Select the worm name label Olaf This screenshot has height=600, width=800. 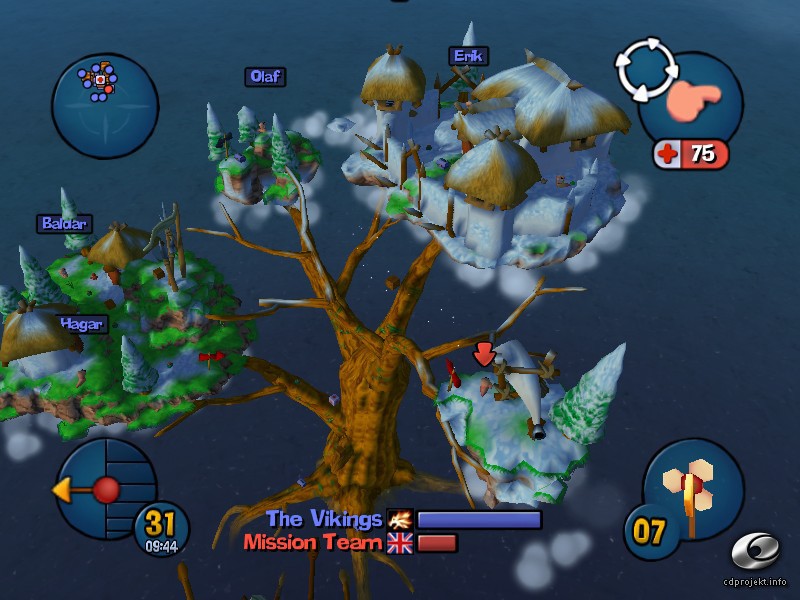[x=266, y=77]
